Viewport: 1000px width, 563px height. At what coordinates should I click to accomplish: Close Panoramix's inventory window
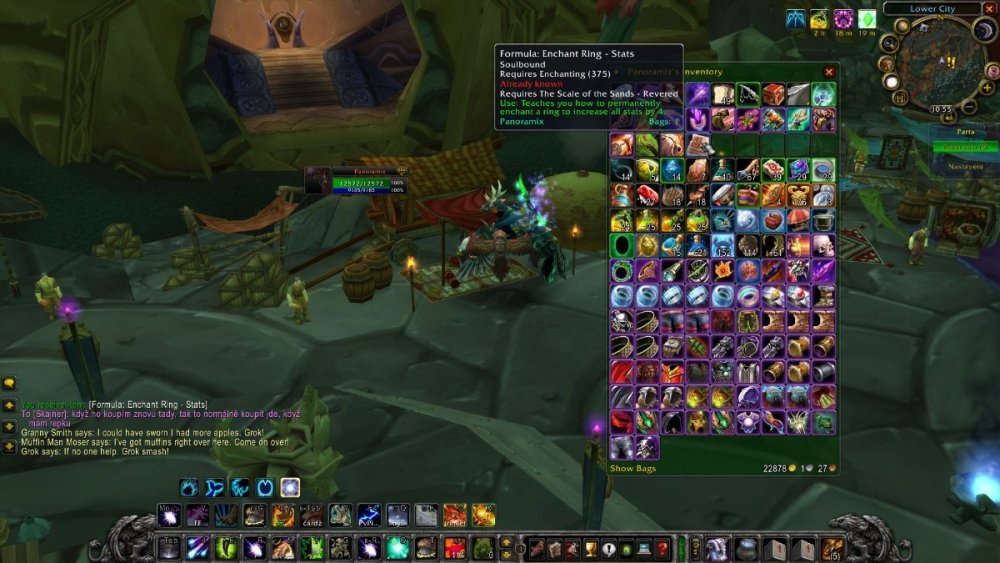[x=829, y=72]
